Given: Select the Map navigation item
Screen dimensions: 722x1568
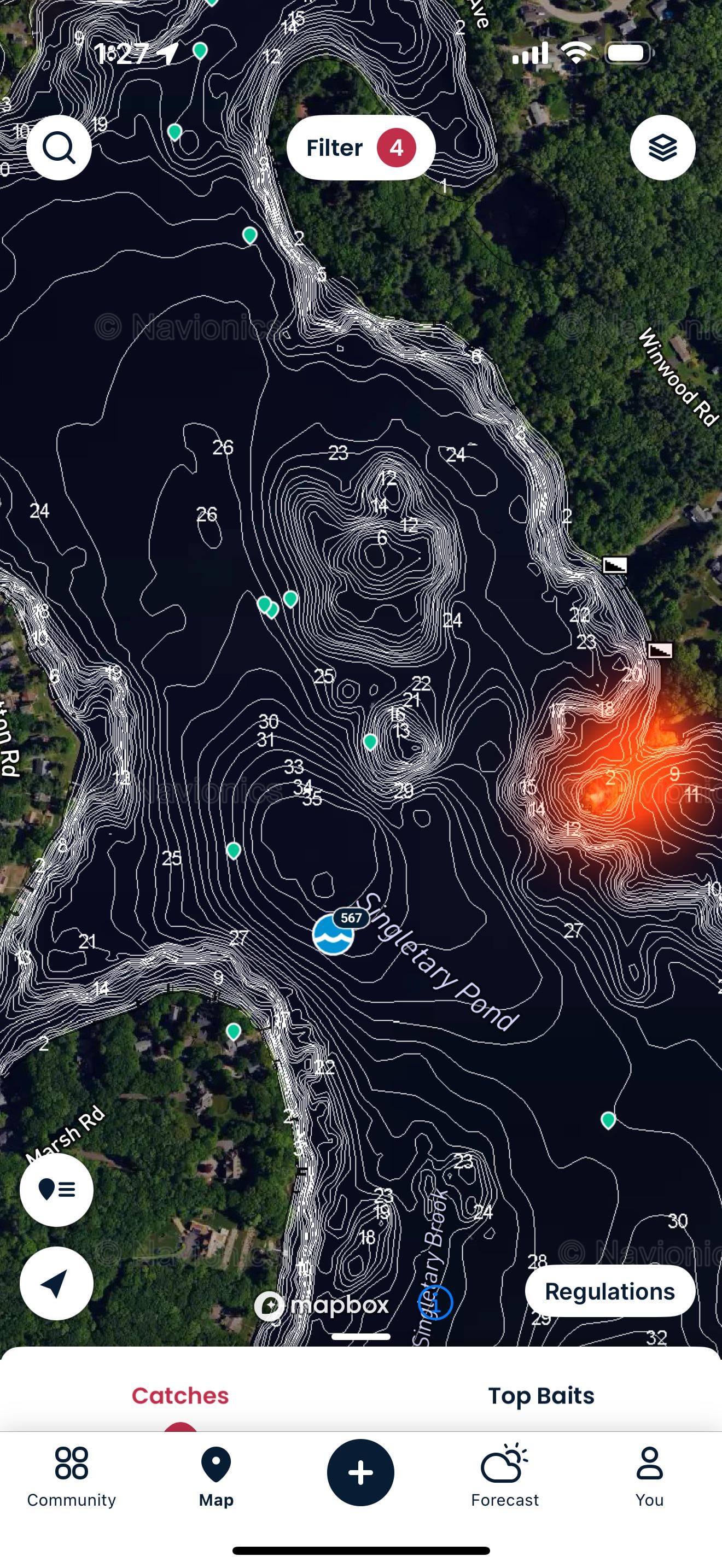Looking at the screenshot, I should (216, 1477).
